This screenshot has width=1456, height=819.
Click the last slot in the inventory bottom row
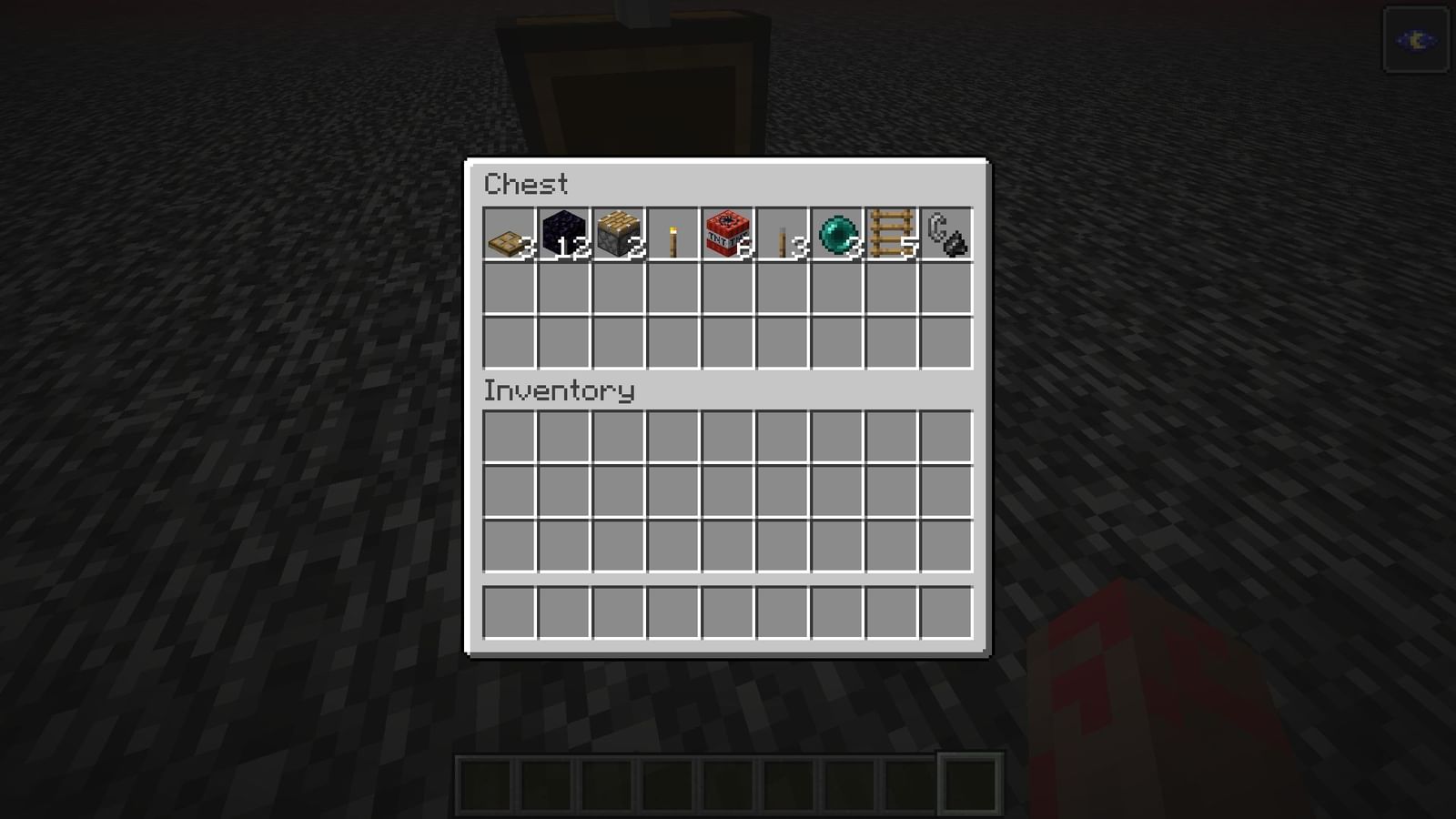pyautogui.click(x=946, y=610)
